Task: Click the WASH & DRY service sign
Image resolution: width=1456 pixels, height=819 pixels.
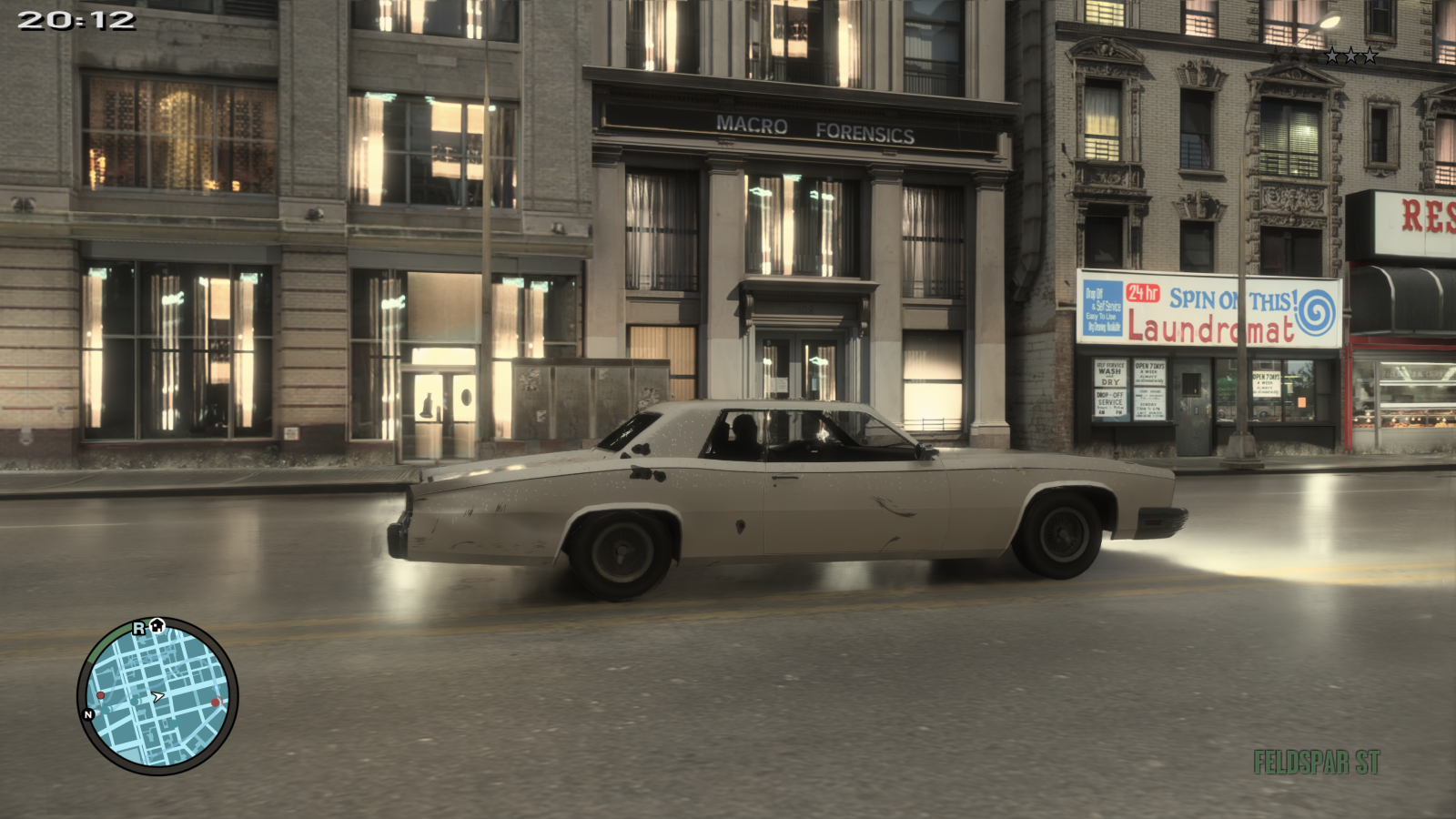Action: [1111, 374]
